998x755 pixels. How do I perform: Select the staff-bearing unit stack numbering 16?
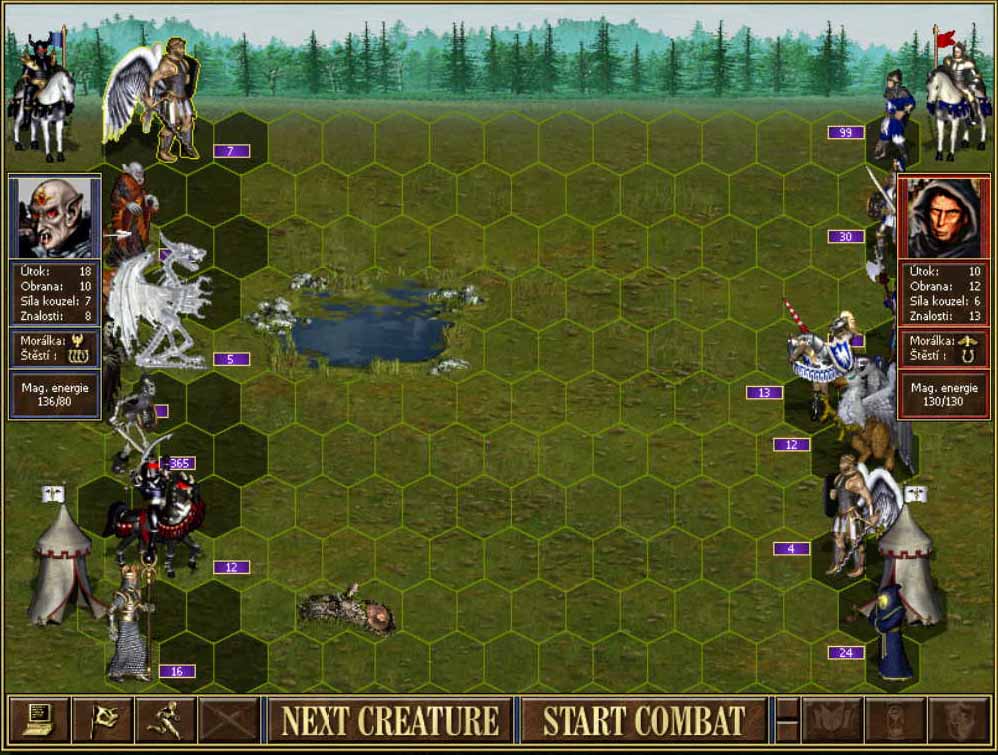(130, 625)
